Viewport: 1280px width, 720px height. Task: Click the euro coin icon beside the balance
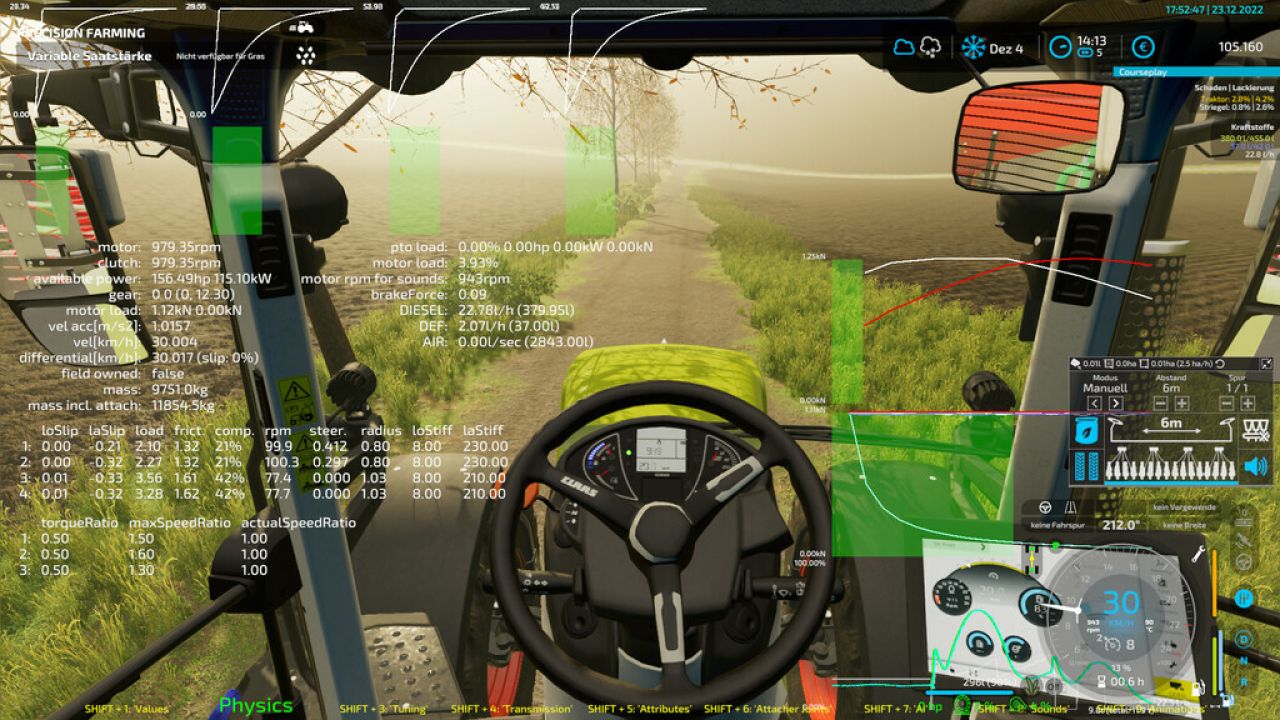[1142, 48]
